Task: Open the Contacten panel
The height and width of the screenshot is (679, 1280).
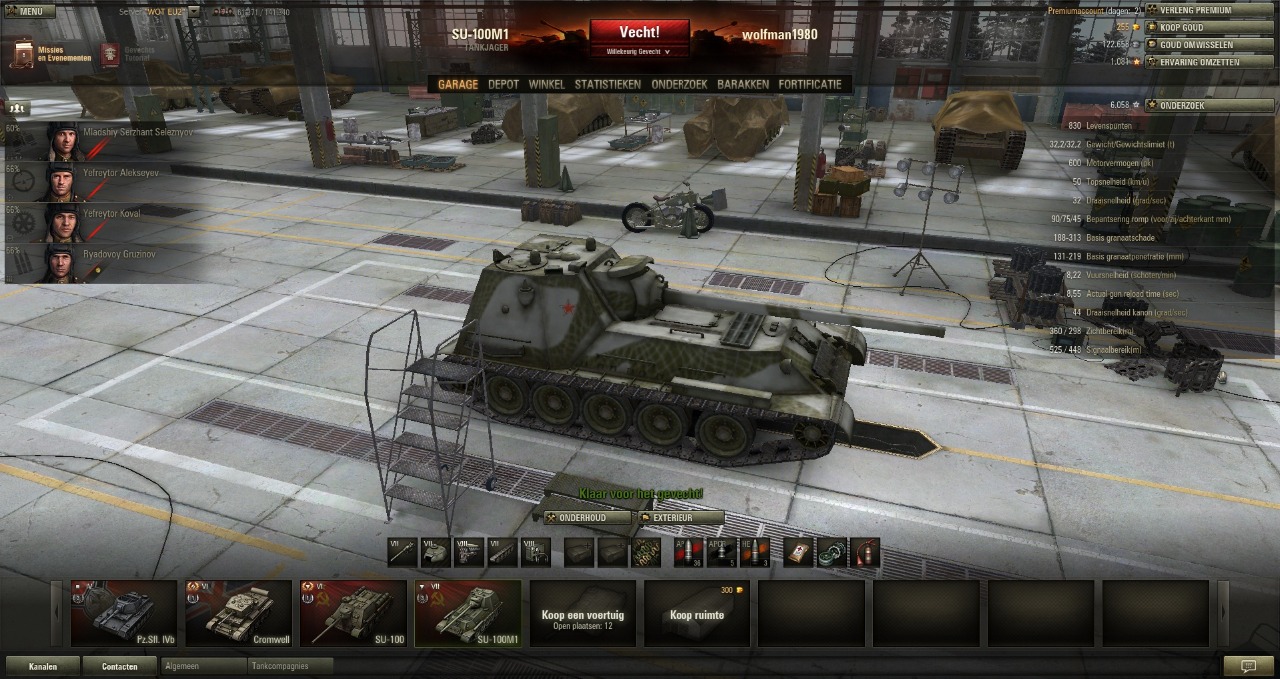Action: (x=120, y=666)
